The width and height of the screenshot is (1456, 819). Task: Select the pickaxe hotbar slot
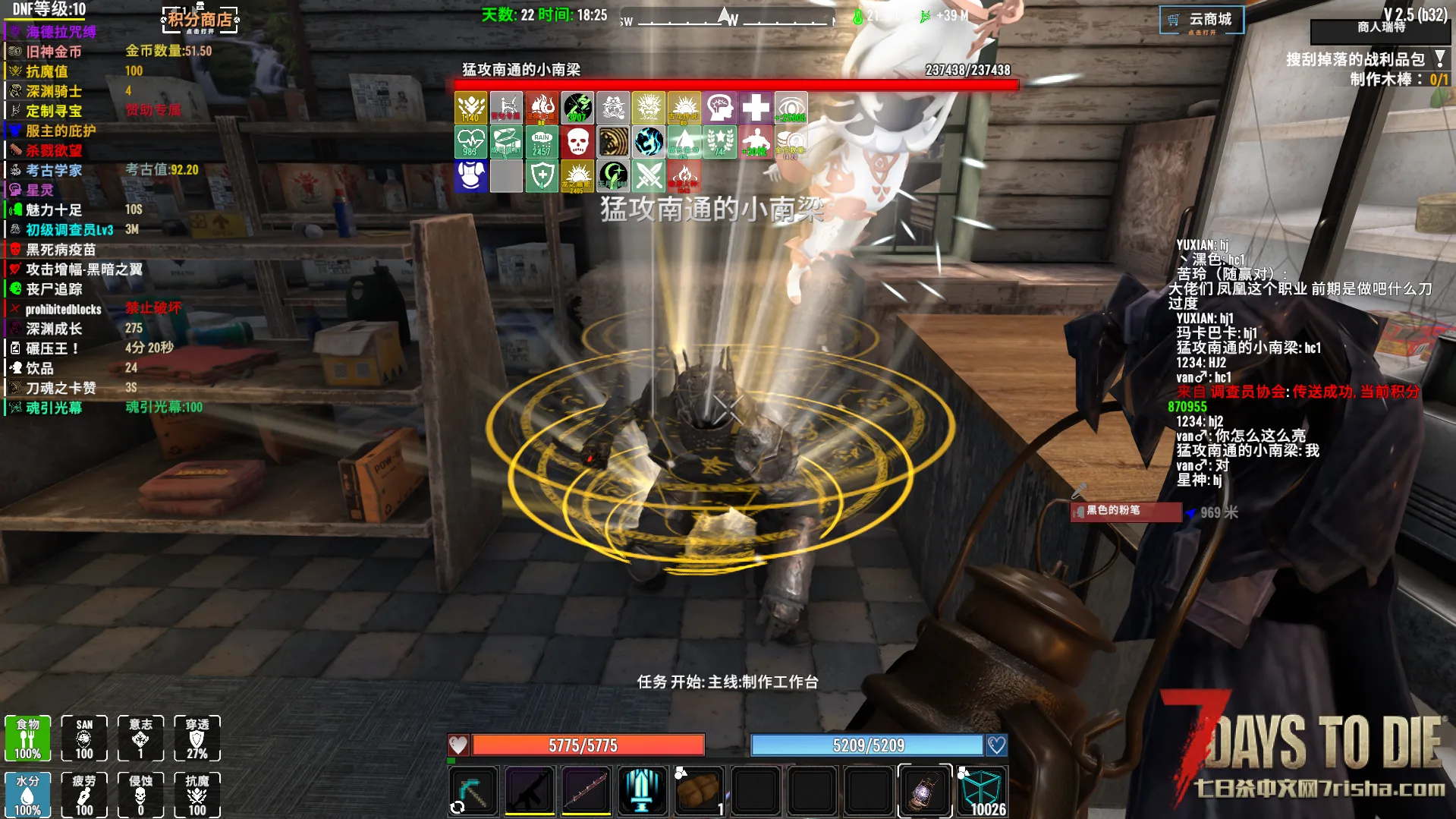point(473,790)
